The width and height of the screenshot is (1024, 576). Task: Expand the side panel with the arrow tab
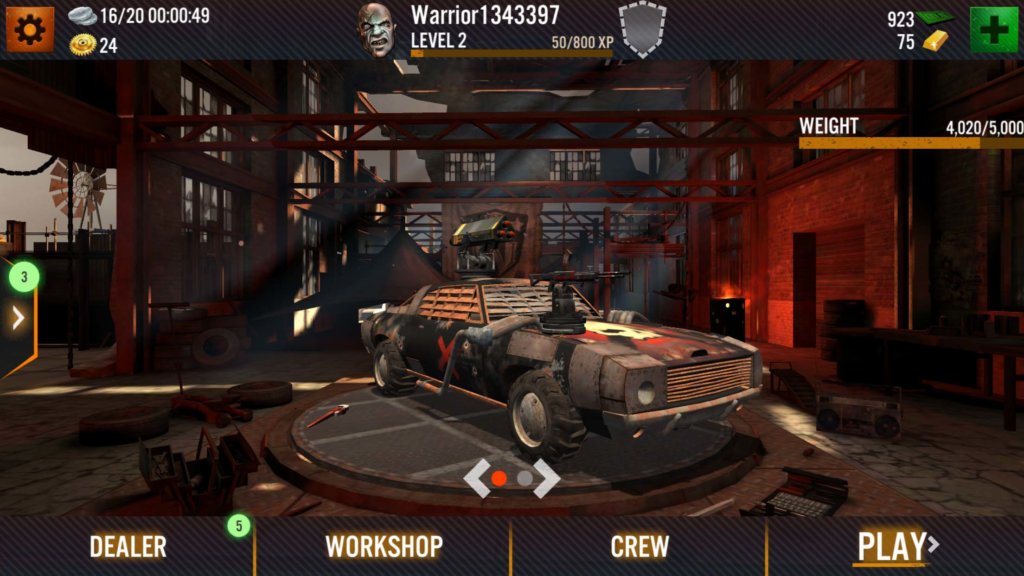18,318
